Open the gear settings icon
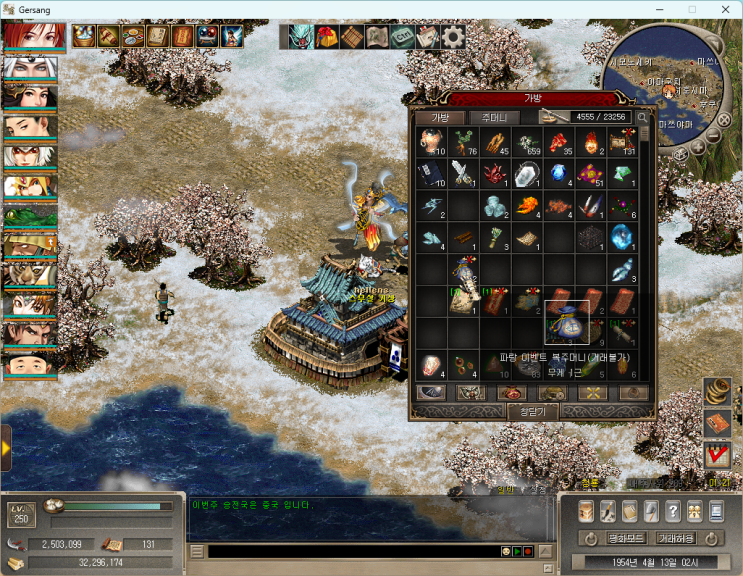 [453, 37]
